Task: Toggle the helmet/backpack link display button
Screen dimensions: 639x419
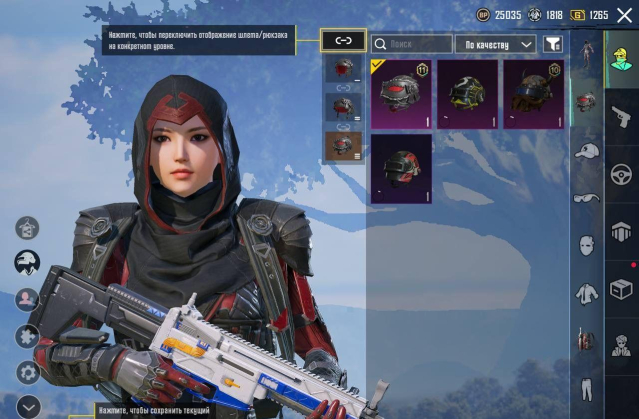Action: 343,41
